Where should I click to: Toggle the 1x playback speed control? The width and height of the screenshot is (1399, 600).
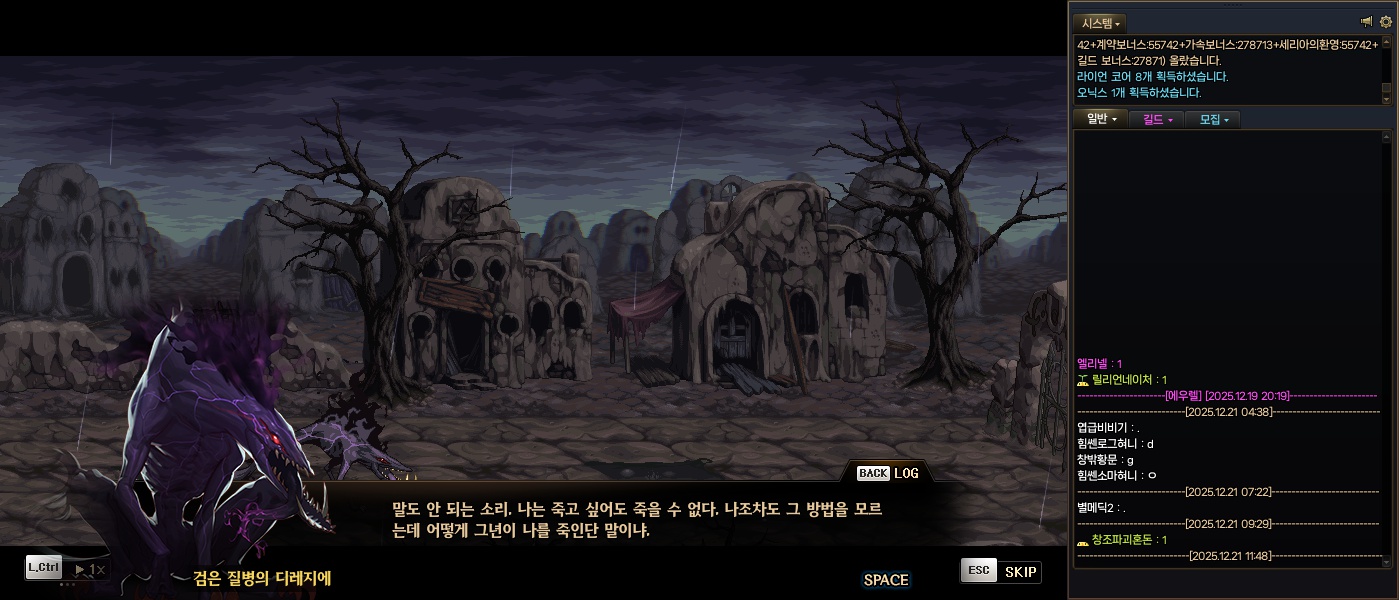[x=91, y=569]
